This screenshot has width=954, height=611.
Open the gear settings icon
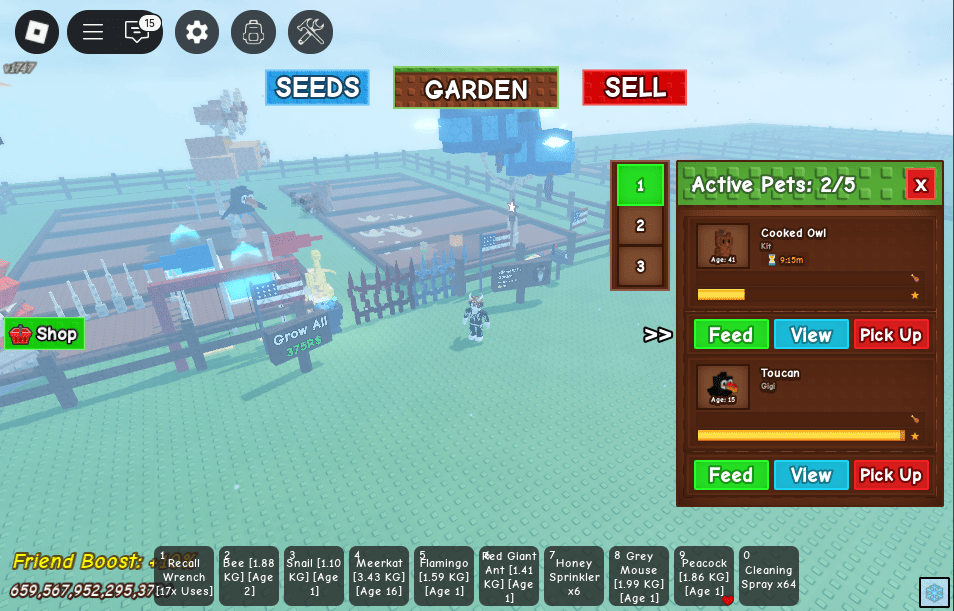(x=197, y=32)
